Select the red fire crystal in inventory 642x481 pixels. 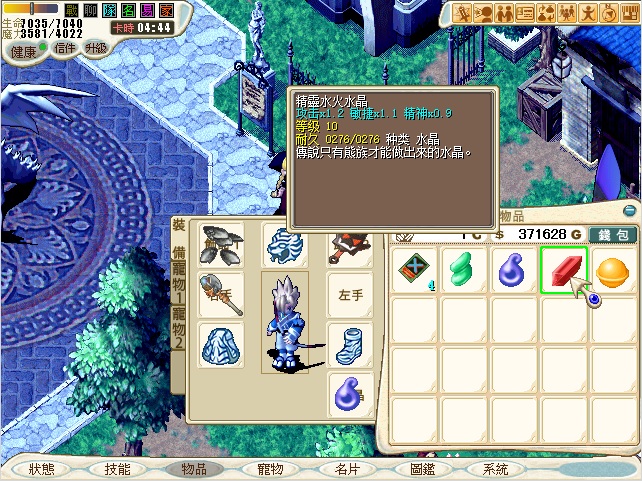pos(563,270)
